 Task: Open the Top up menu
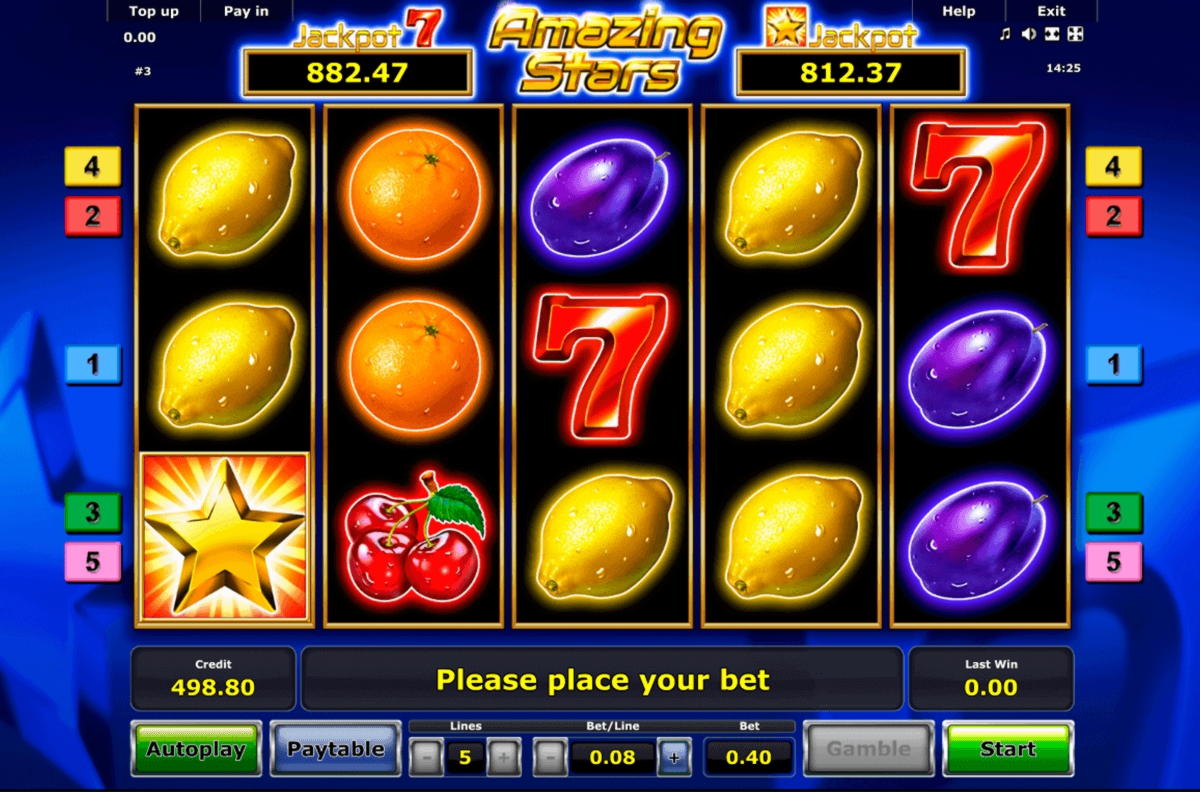point(154,11)
